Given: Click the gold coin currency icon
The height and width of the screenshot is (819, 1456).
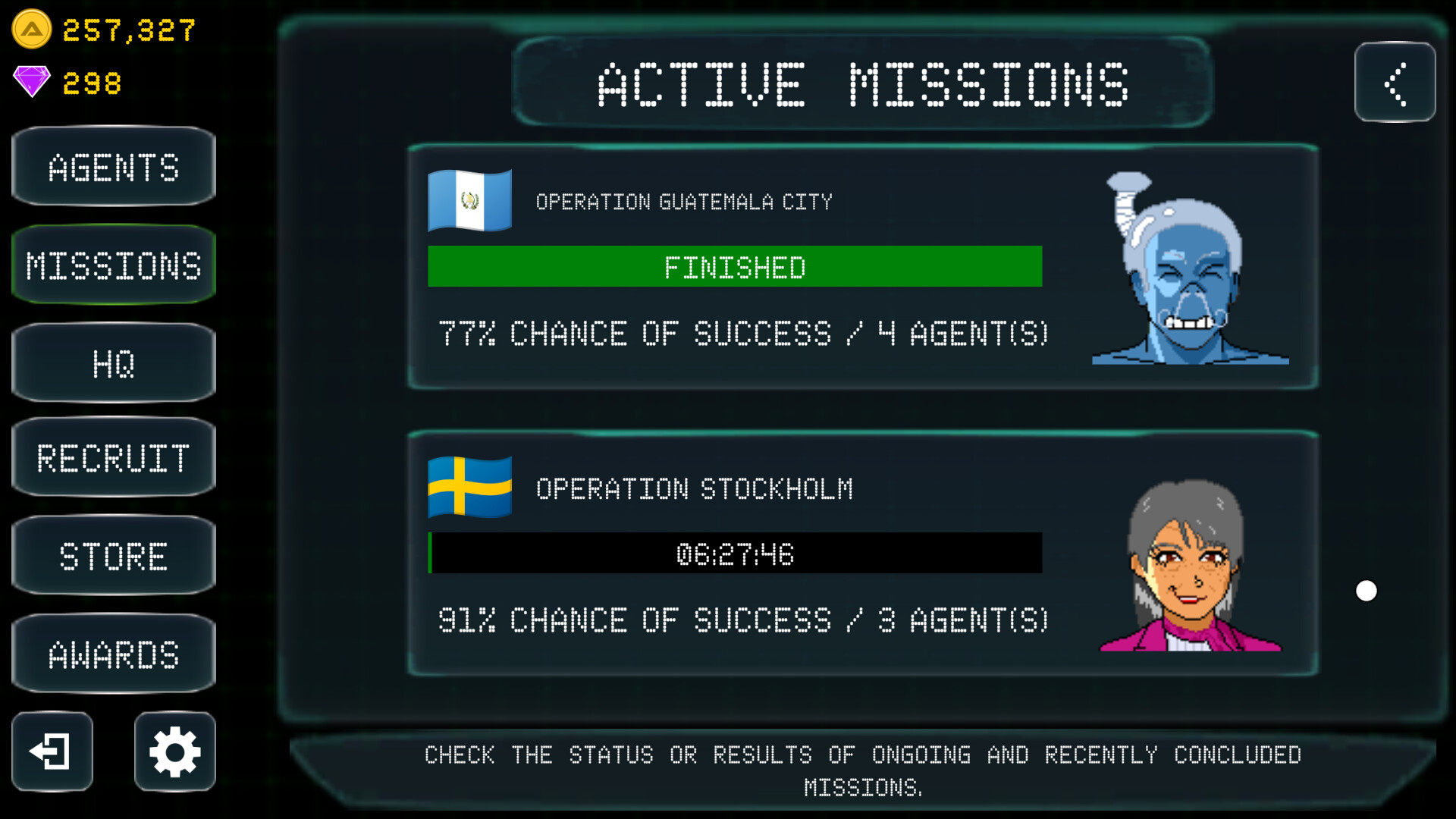Looking at the screenshot, I should pyautogui.click(x=30, y=28).
